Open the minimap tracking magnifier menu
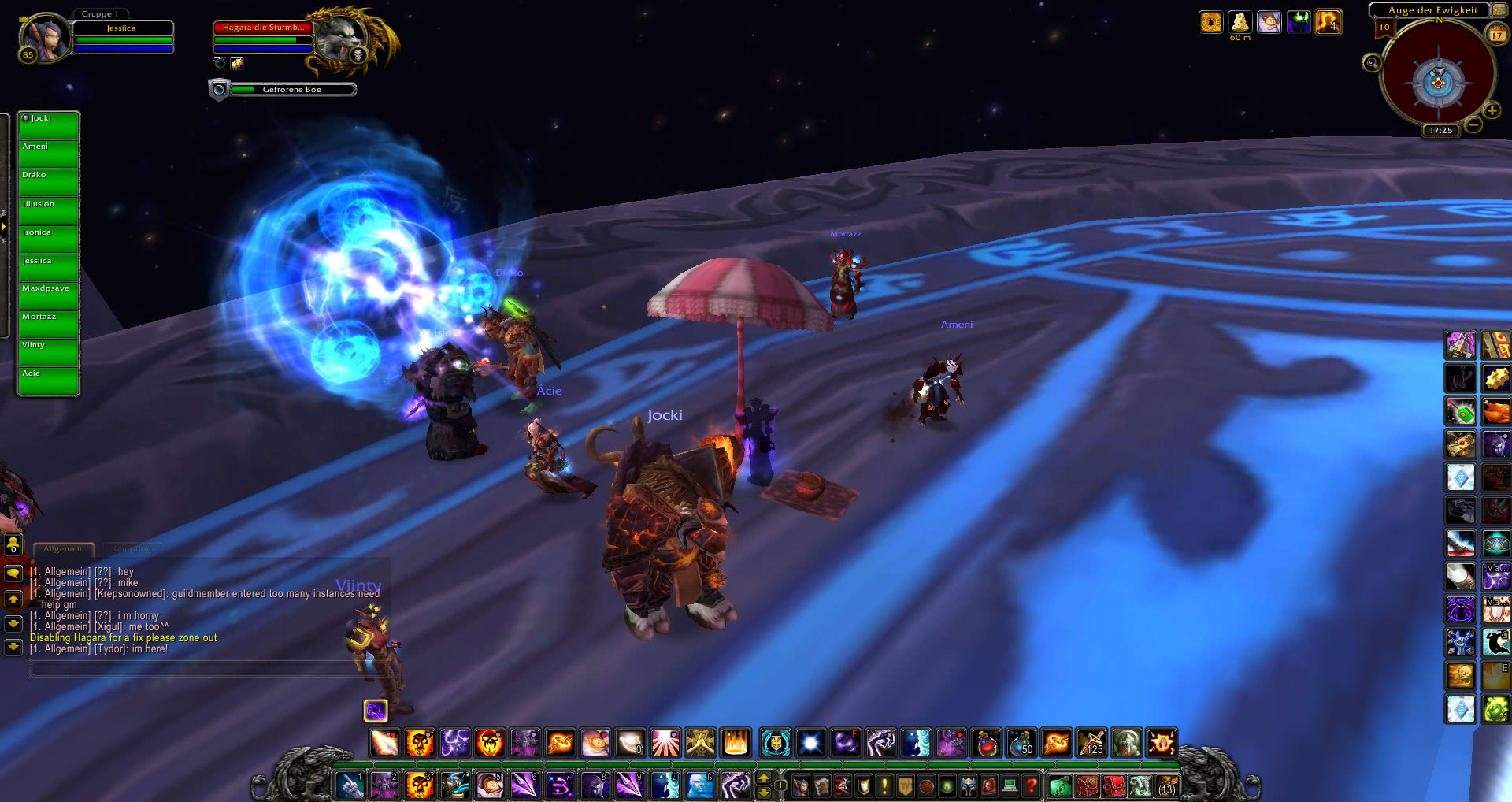The image size is (1512, 802). tap(1372, 63)
